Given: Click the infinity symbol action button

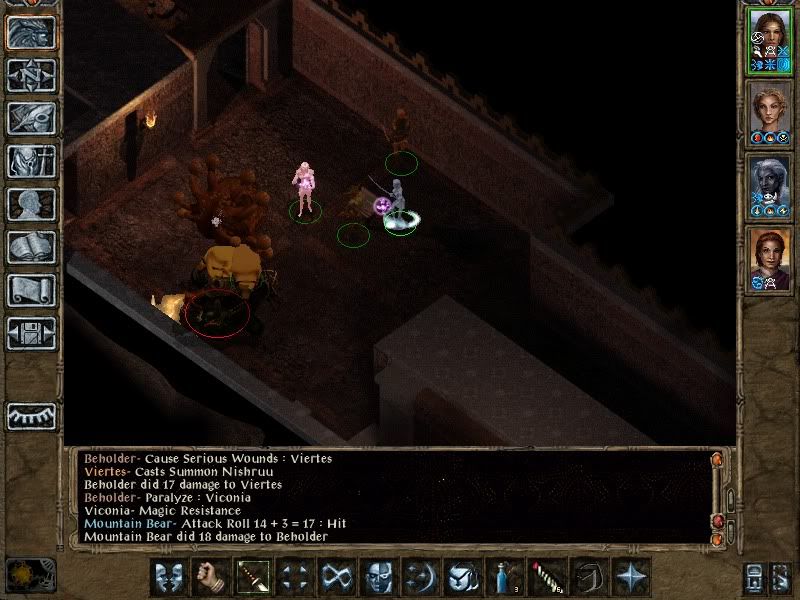Looking at the screenshot, I should click(335, 578).
